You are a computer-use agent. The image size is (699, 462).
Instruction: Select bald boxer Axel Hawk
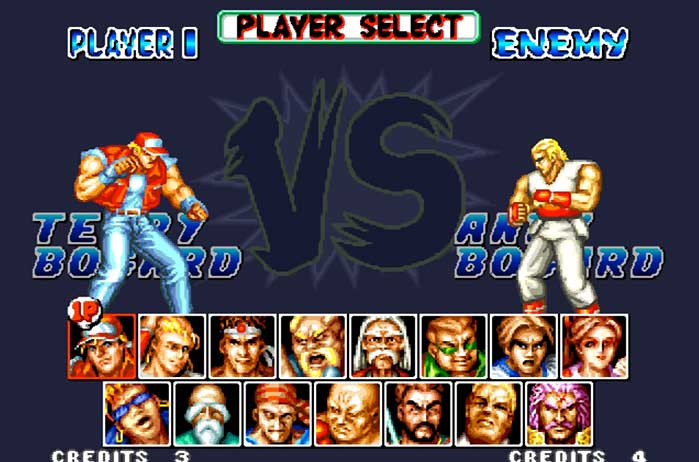(348, 413)
